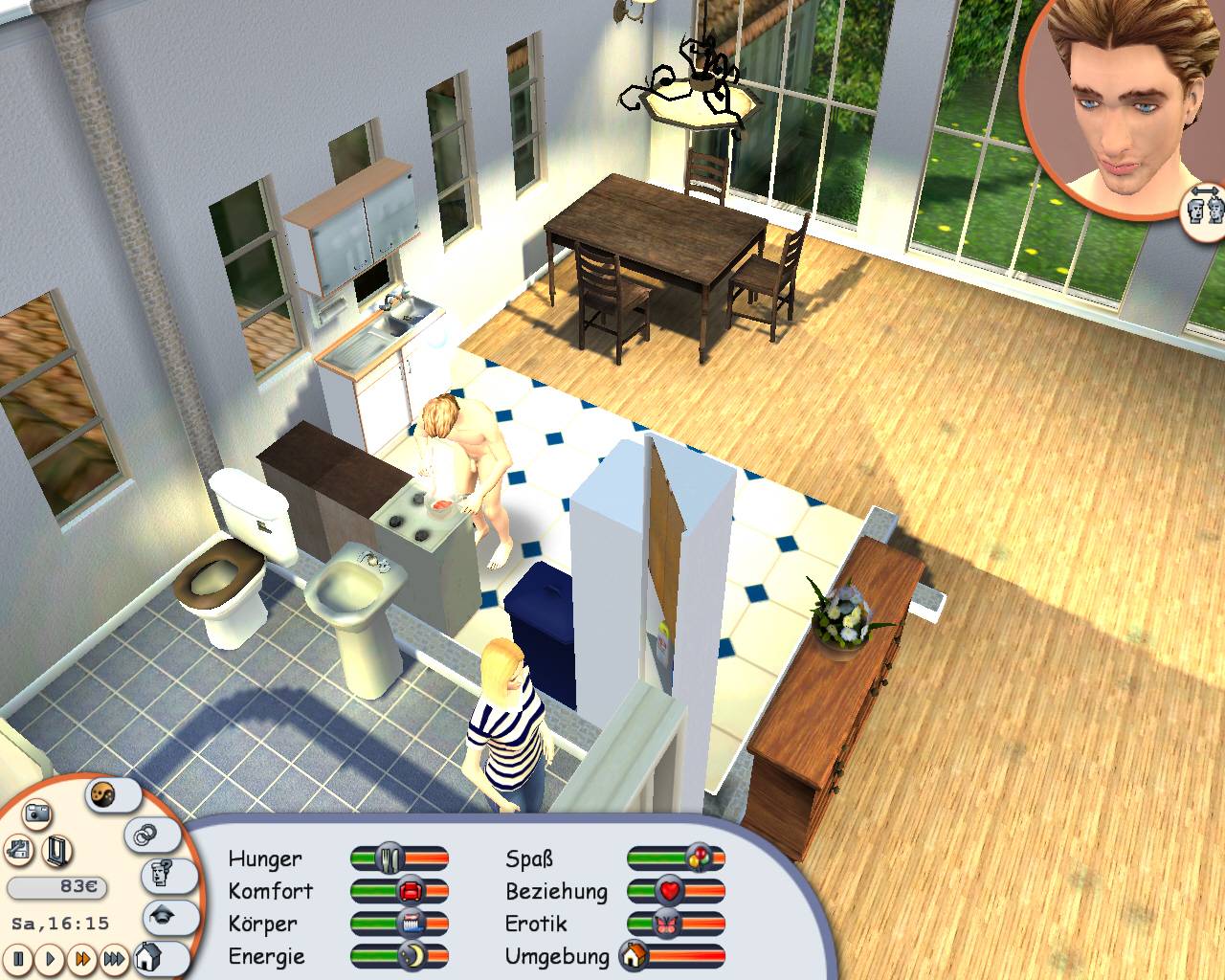The height and width of the screenshot is (980, 1225).
Task: Click the 83€ money display
Action: coord(58,885)
